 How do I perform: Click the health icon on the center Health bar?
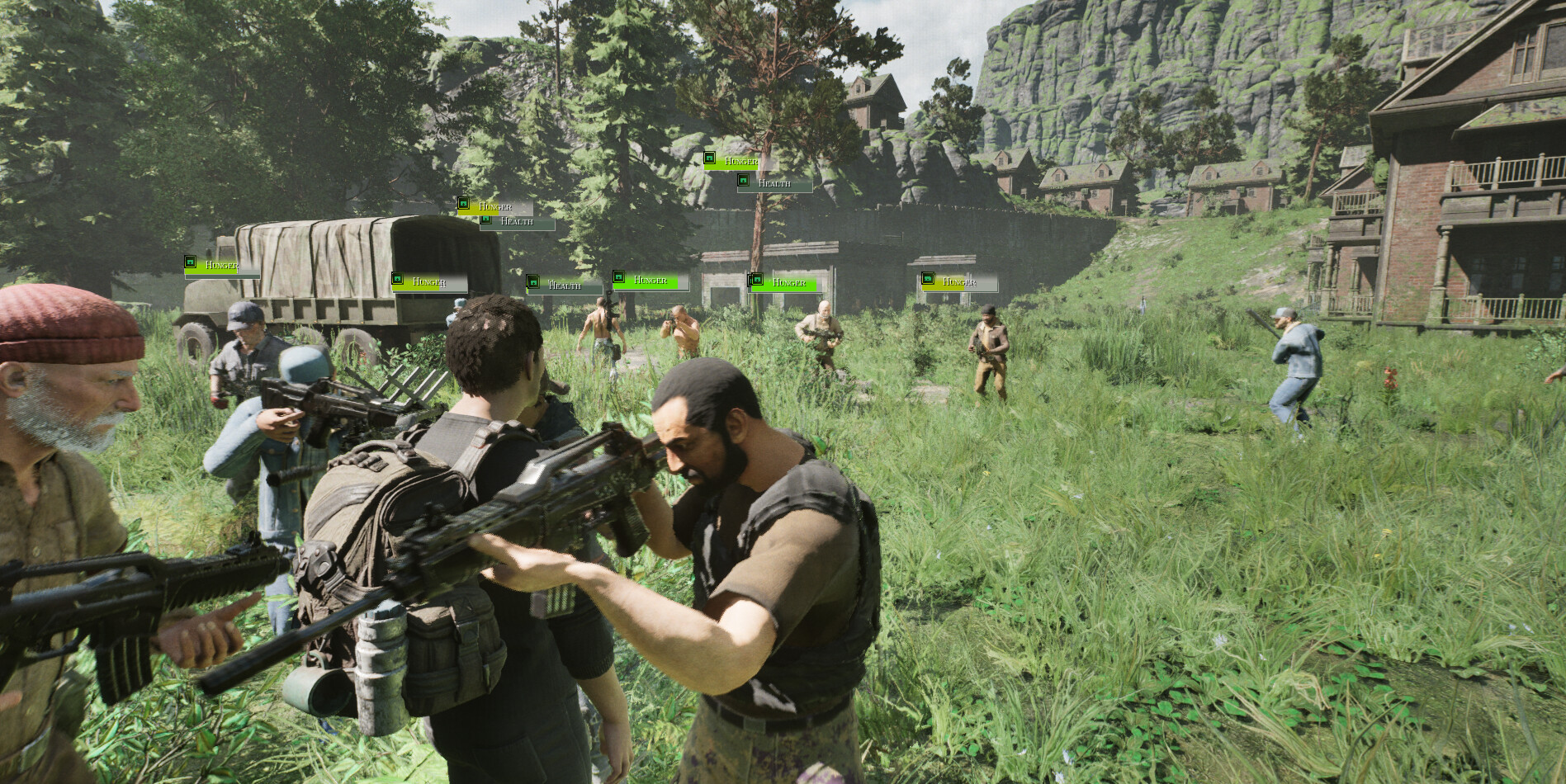(x=533, y=281)
